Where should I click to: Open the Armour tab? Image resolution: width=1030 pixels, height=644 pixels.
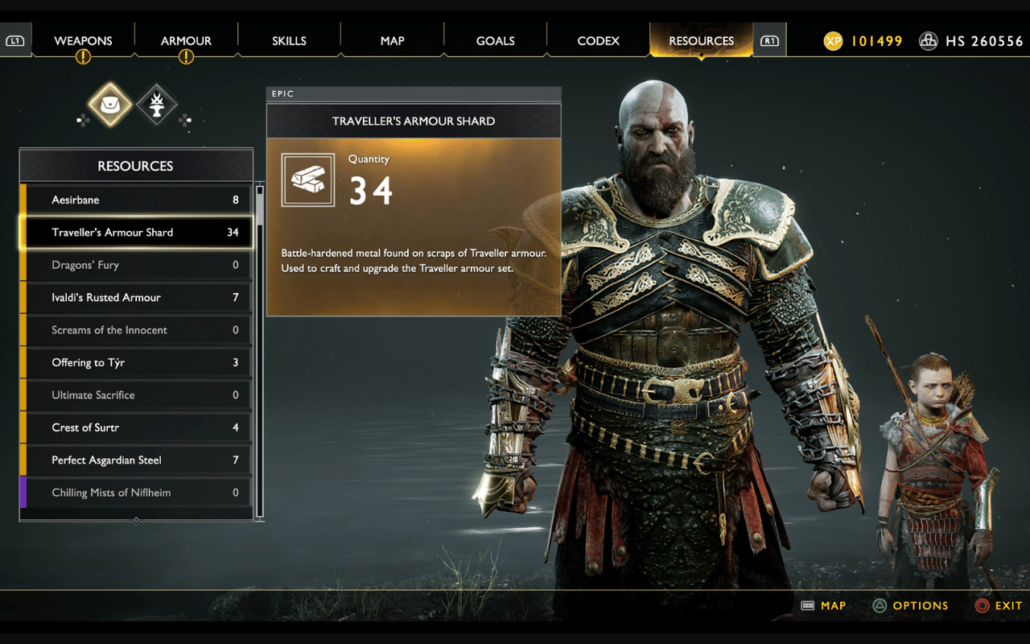pyautogui.click(x=186, y=41)
